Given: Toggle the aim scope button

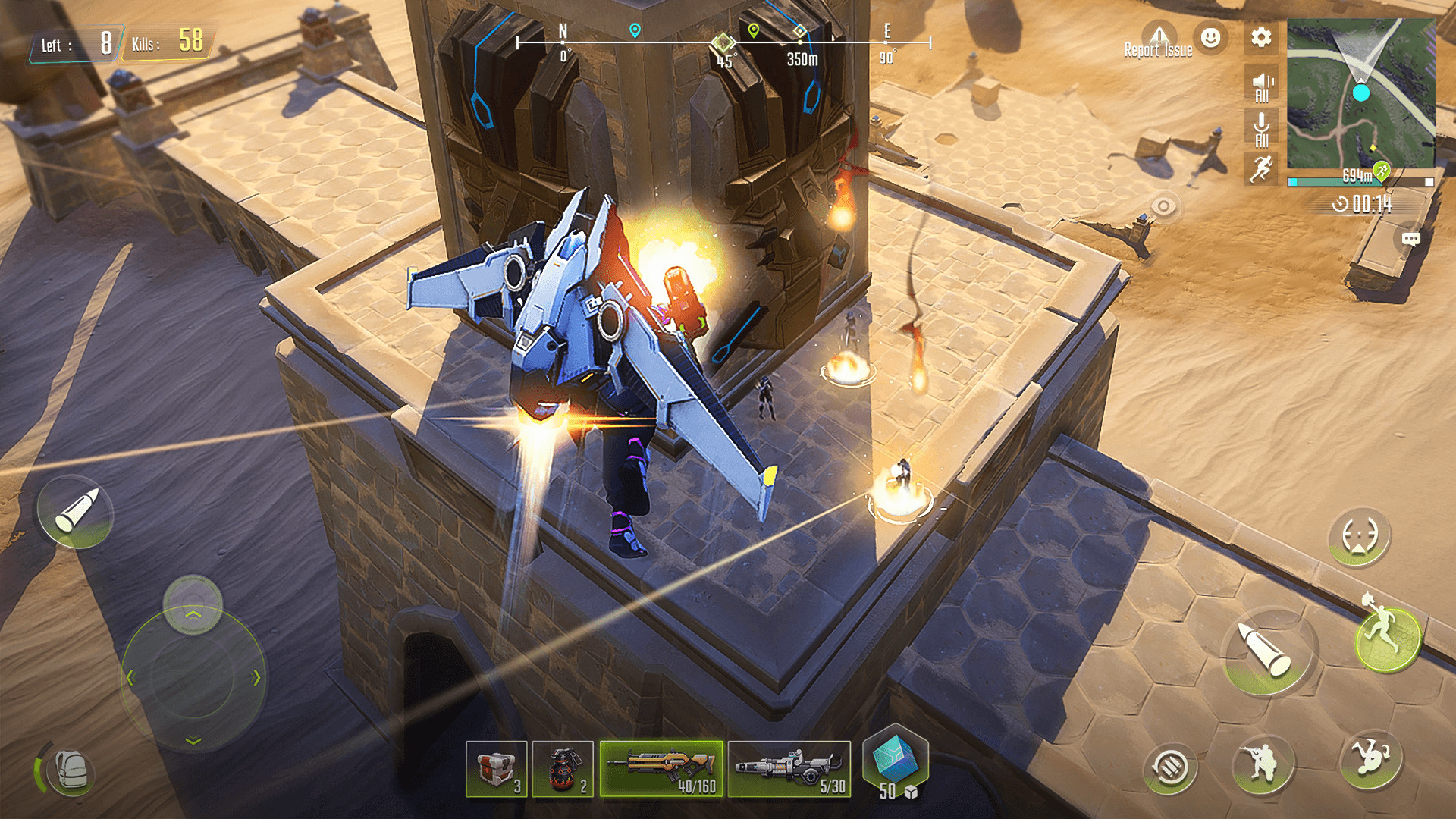Looking at the screenshot, I should (x=1359, y=536).
